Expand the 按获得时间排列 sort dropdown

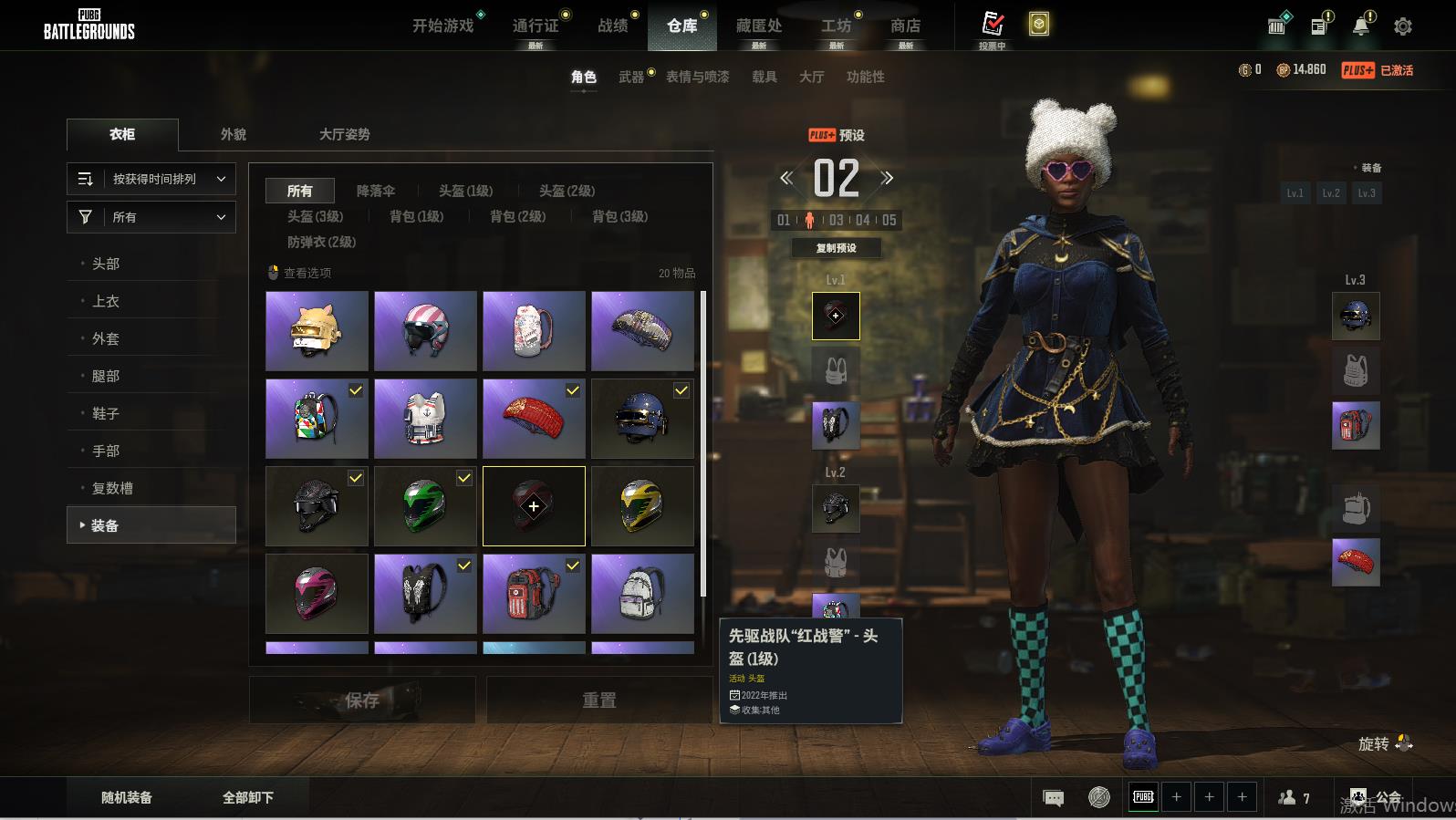click(x=151, y=179)
